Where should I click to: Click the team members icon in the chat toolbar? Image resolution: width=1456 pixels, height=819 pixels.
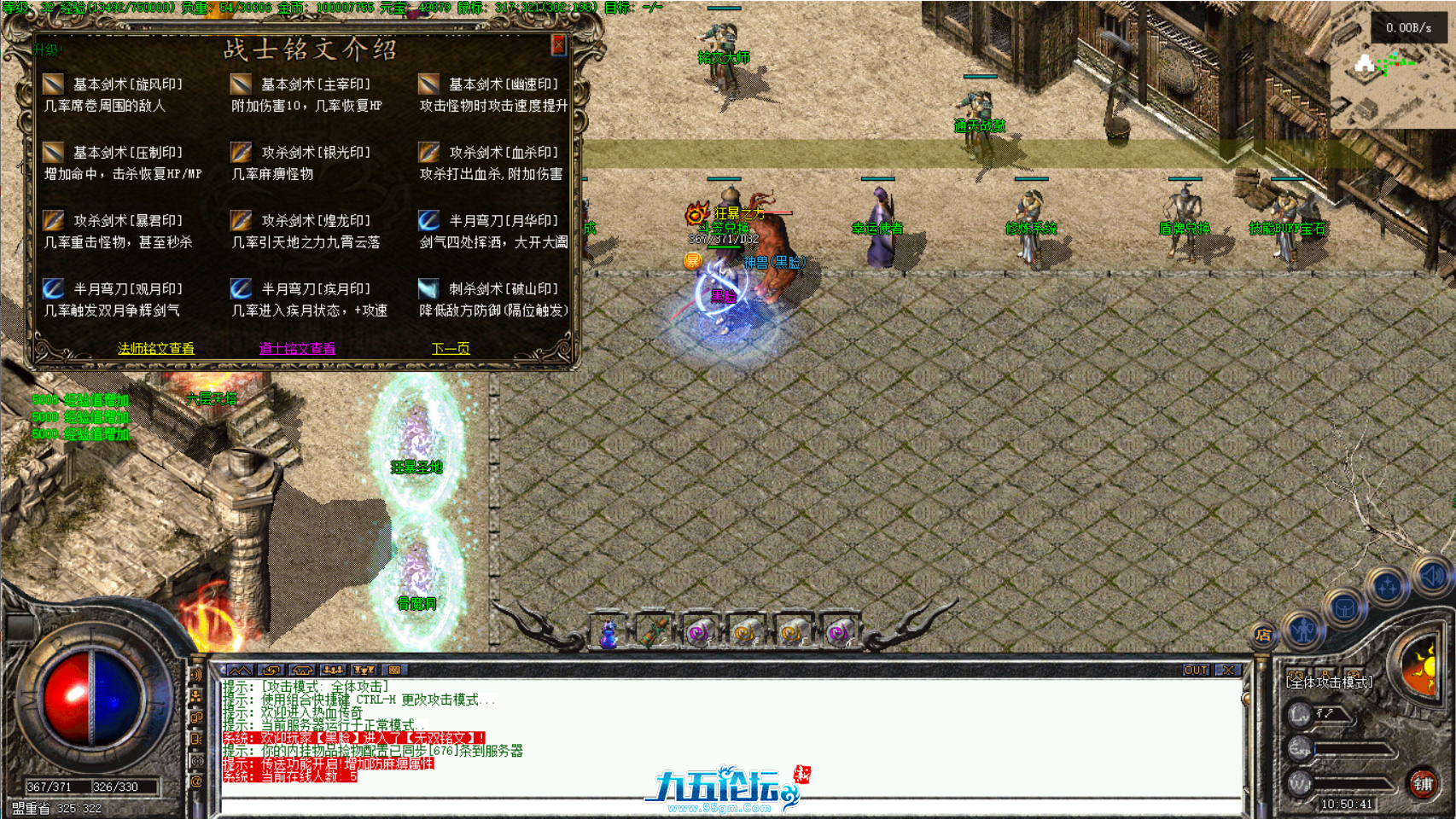(333, 671)
